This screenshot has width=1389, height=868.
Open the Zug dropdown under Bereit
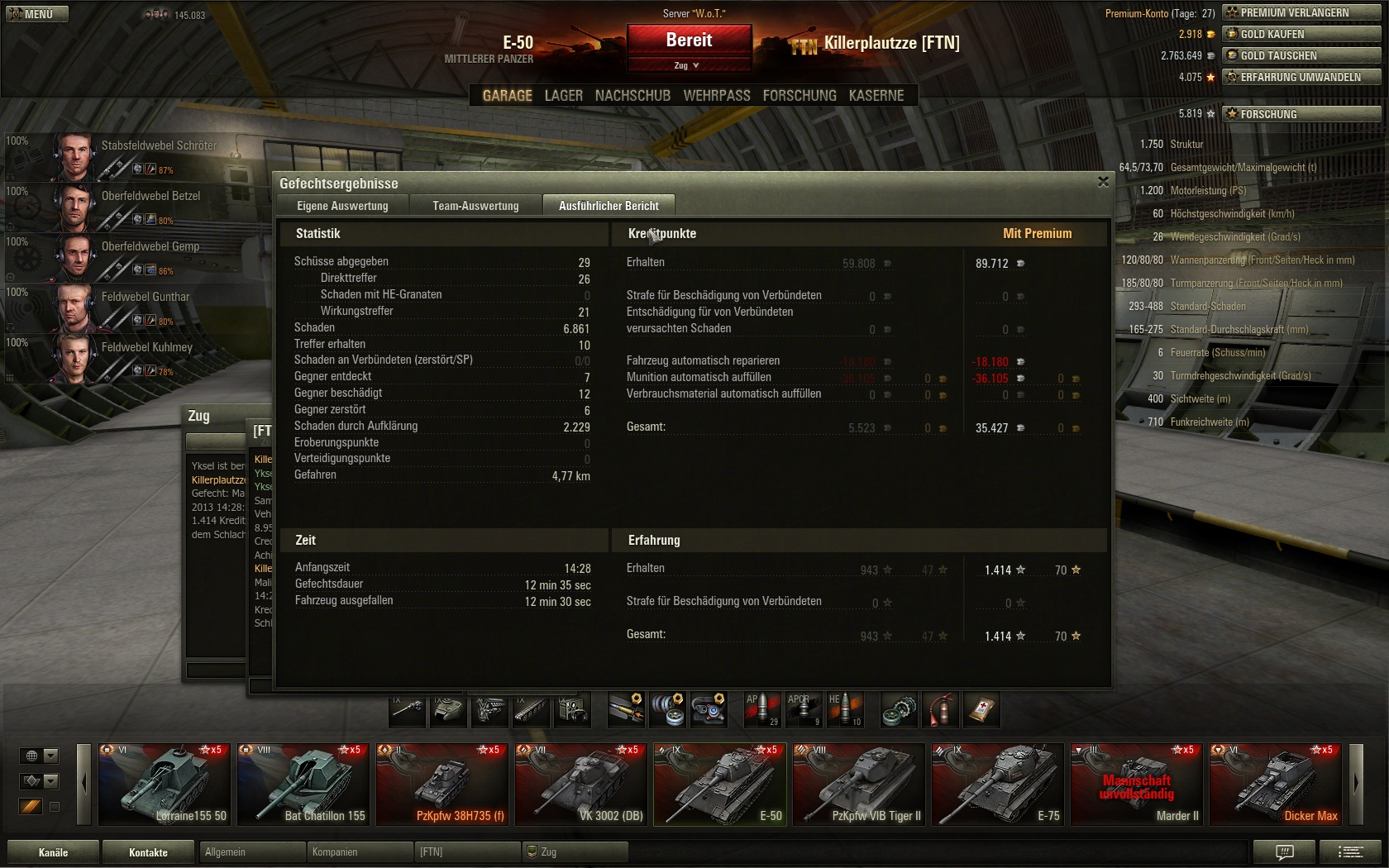tap(687, 65)
